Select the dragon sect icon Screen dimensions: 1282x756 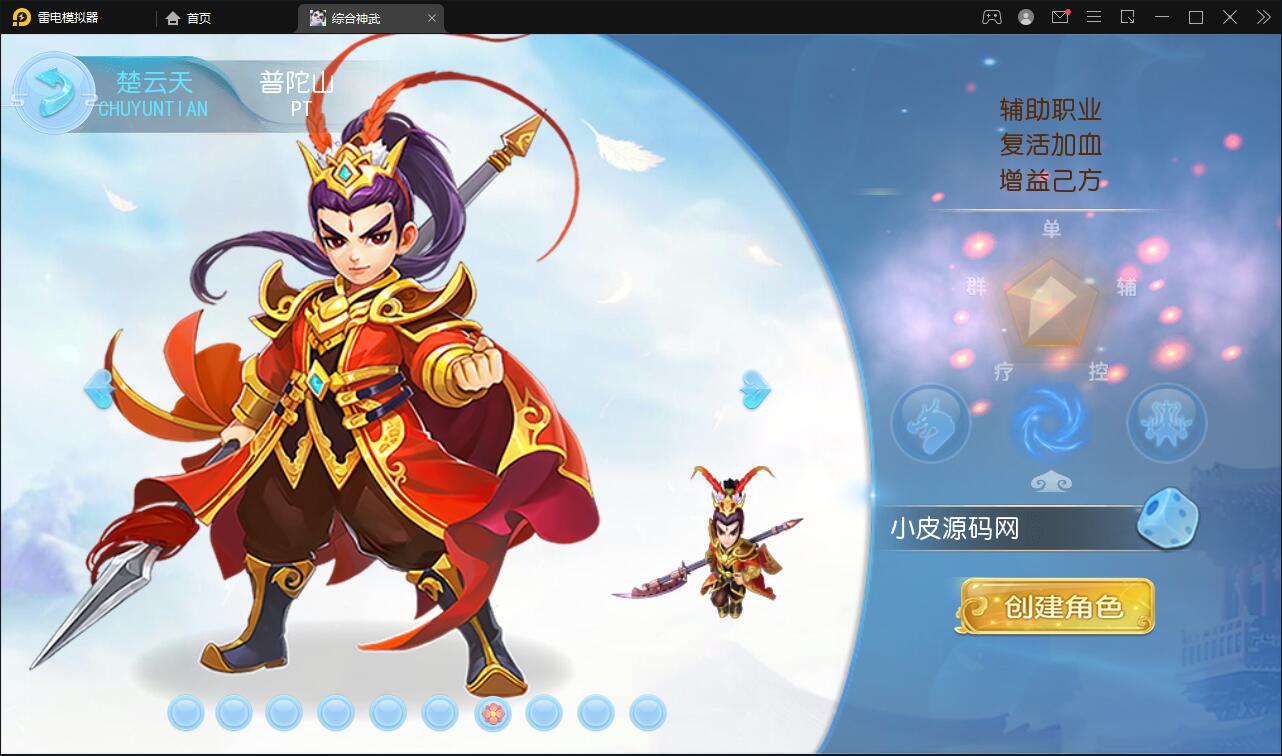[931, 423]
